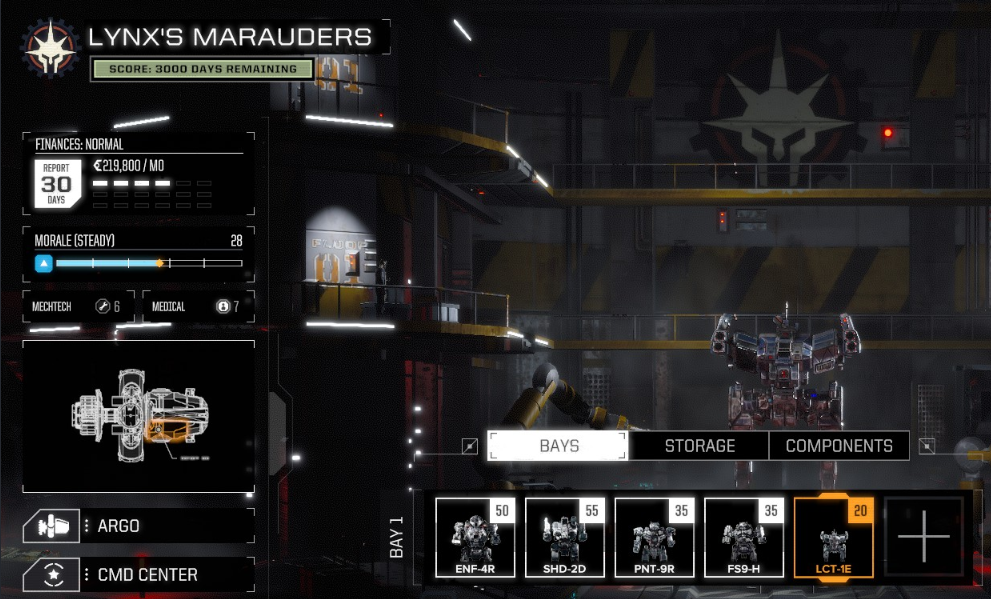Click the Lynx's Marauders company emblem

click(x=46, y=47)
